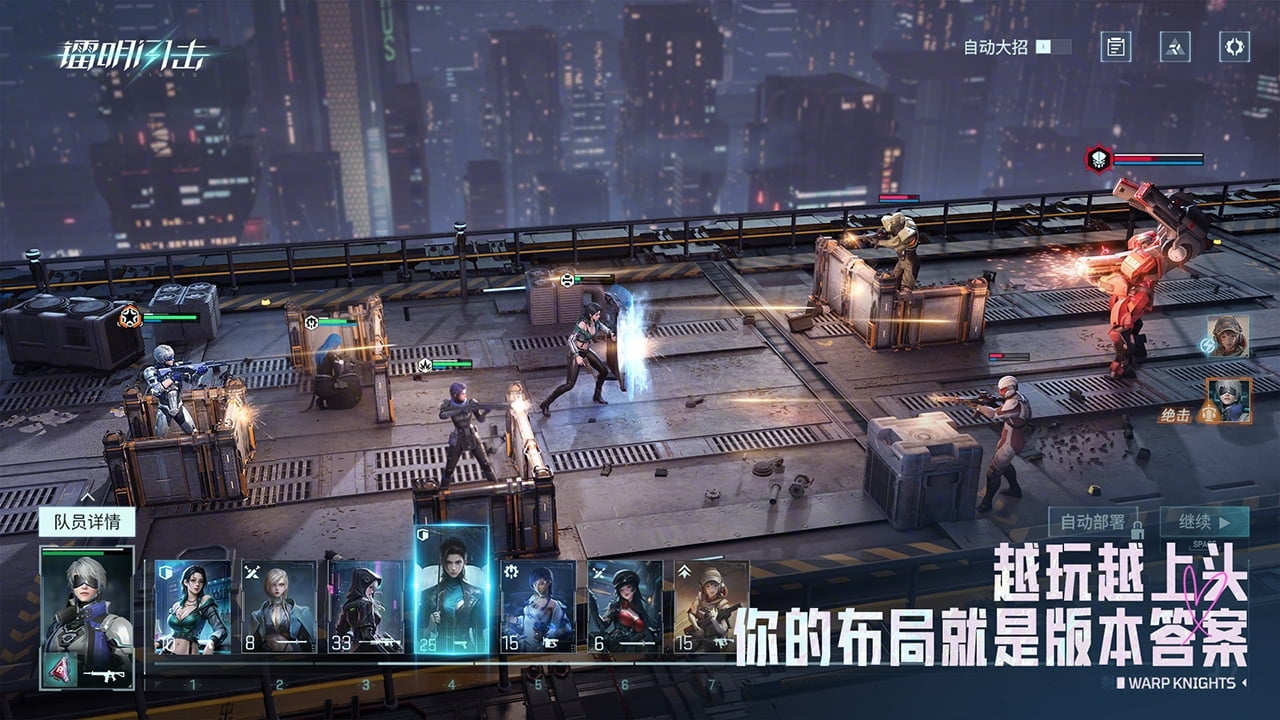1280x720 pixels.
Task: Trigger the capped girl's skill portrait
Action: [1226, 336]
